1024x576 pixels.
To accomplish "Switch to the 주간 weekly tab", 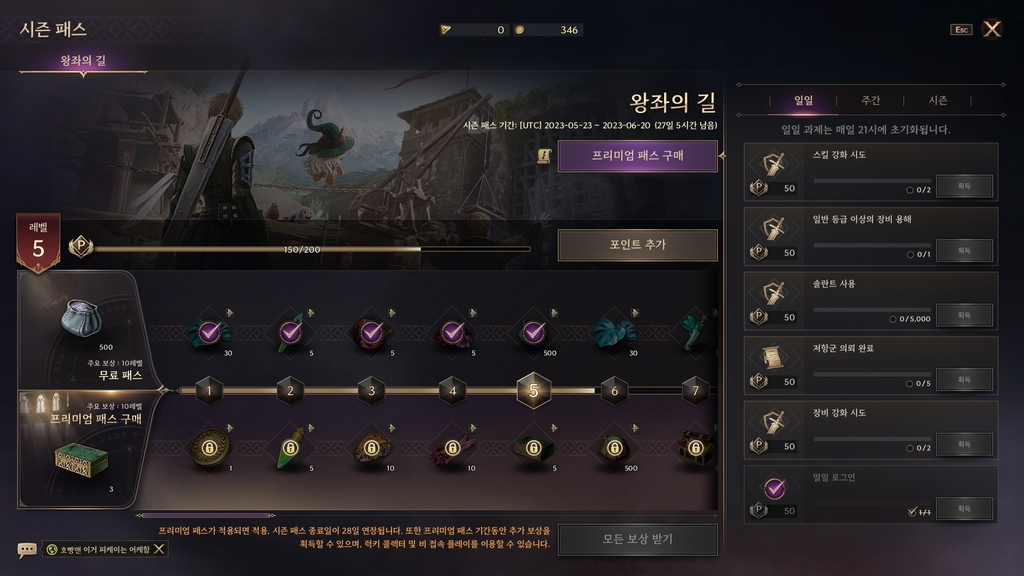I will coord(870,101).
